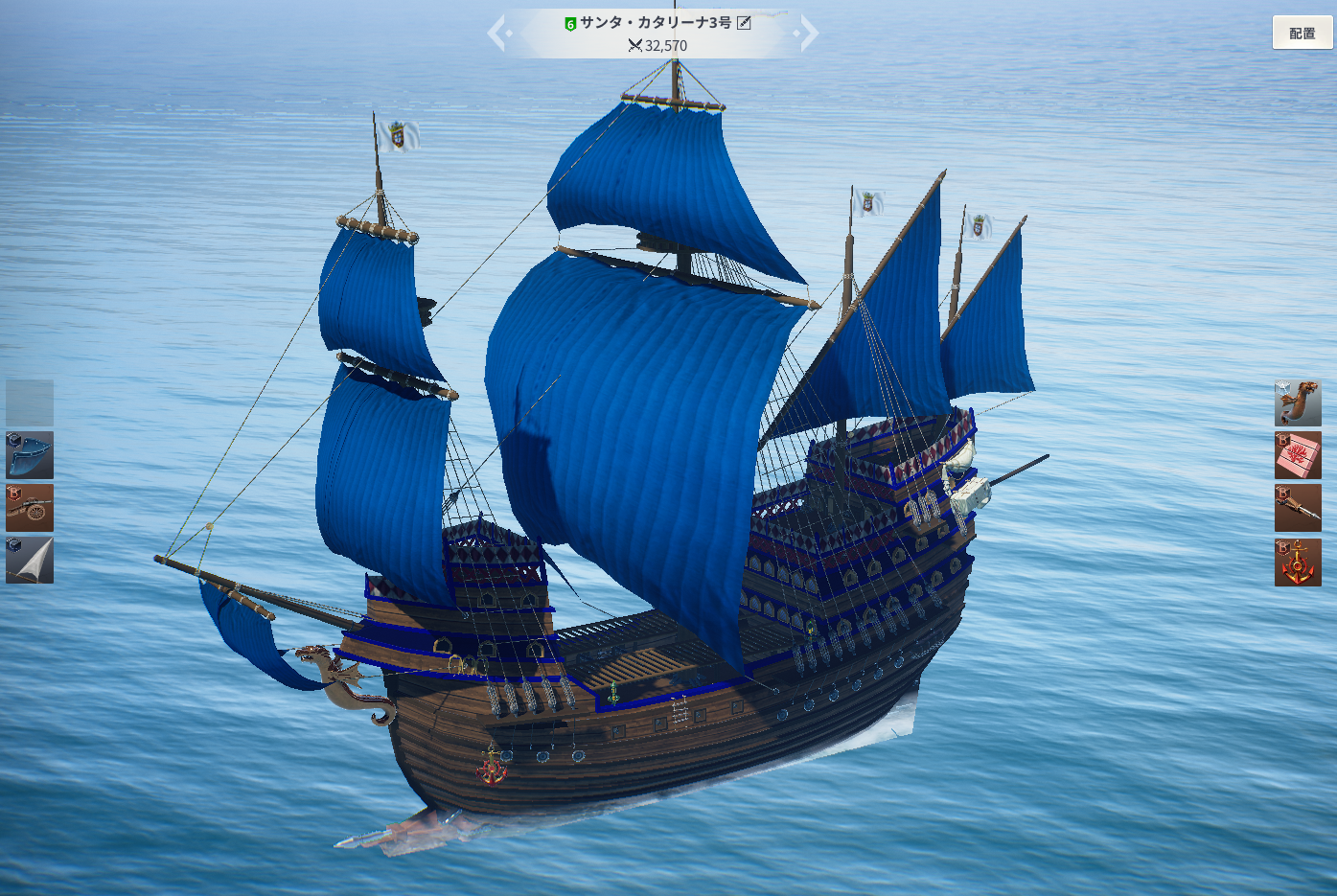Image resolution: width=1337 pixels, height=896 pixels.
Task: Select the pink coral crate slot
Action: 1298,455
